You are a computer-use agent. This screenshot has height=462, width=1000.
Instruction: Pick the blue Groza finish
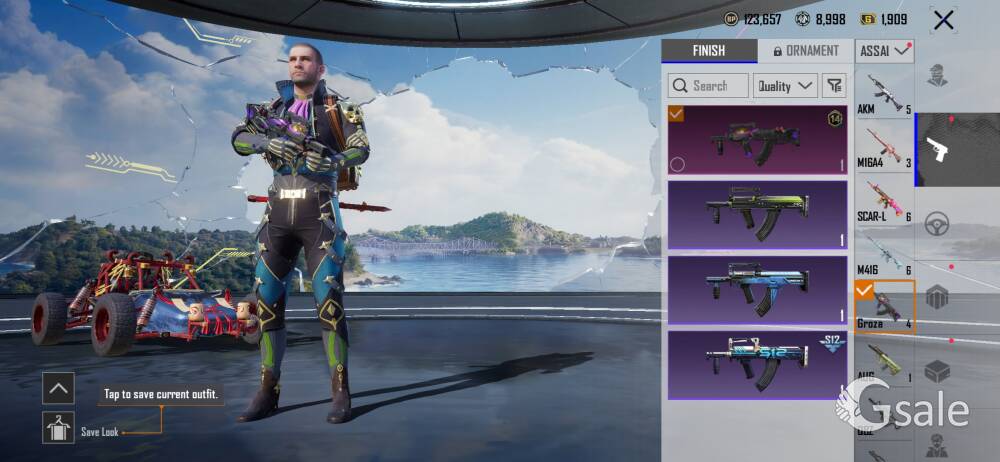pos(757,290)
